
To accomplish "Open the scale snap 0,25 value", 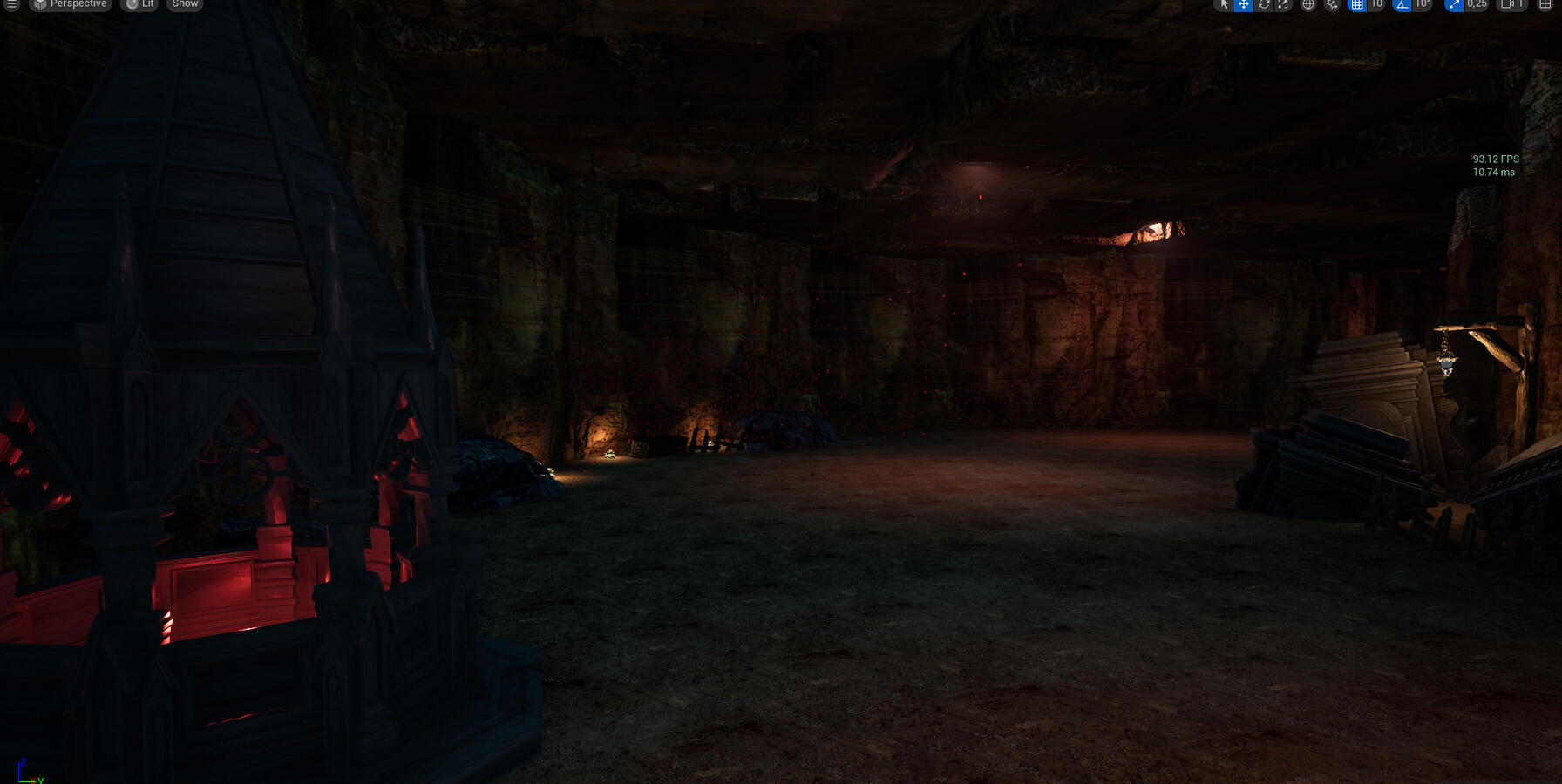I will (1477, 4).
